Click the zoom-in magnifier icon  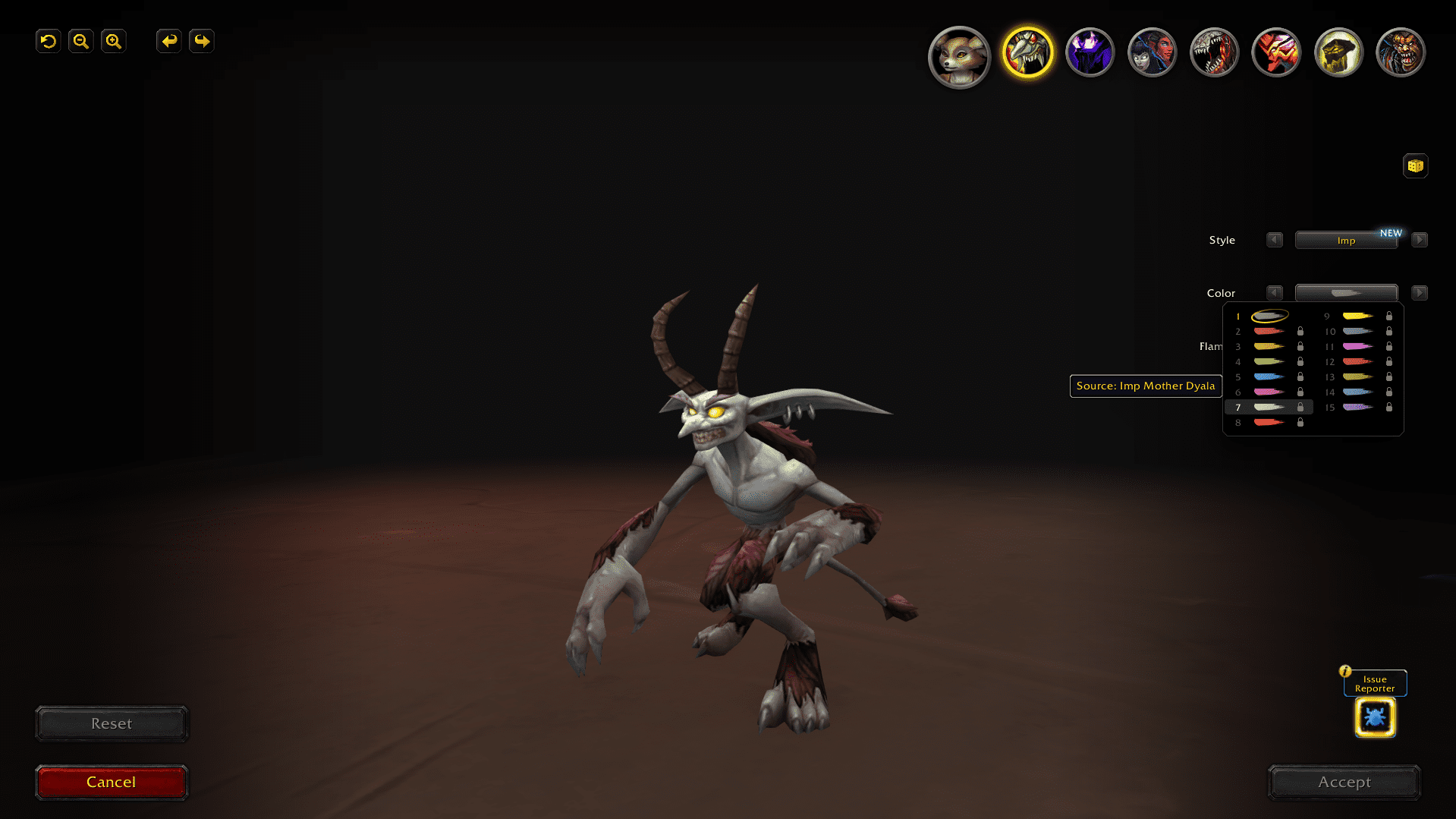coord(113,41)
